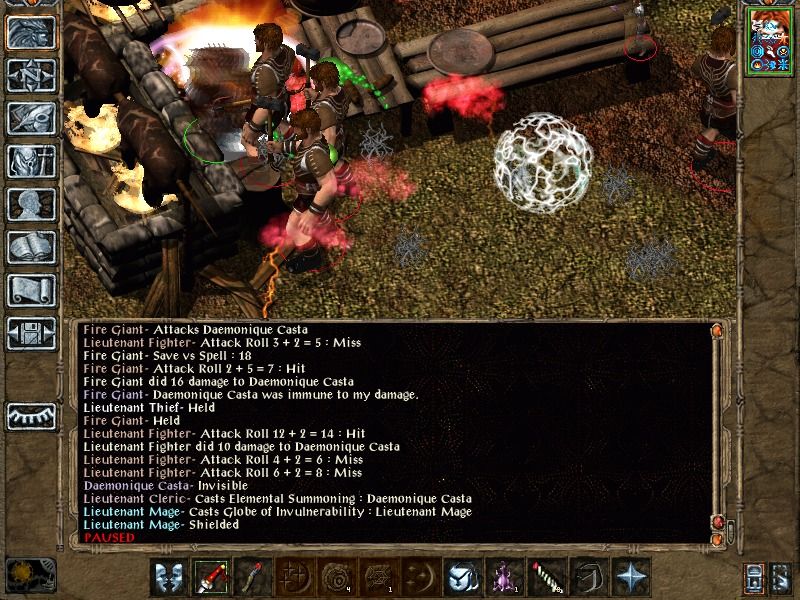This screenshot has height=600, width=800.
Task: Open the inventory screen button
Action: (x=31, y=161)
